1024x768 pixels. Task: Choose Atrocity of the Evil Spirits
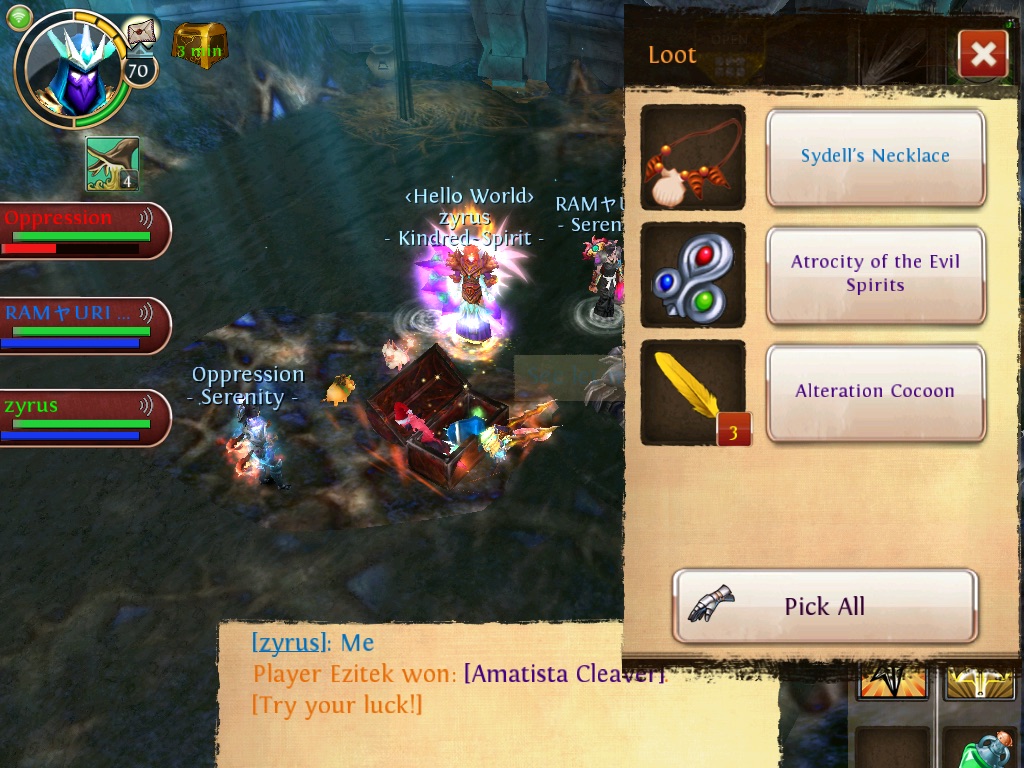tap(875, 274)
